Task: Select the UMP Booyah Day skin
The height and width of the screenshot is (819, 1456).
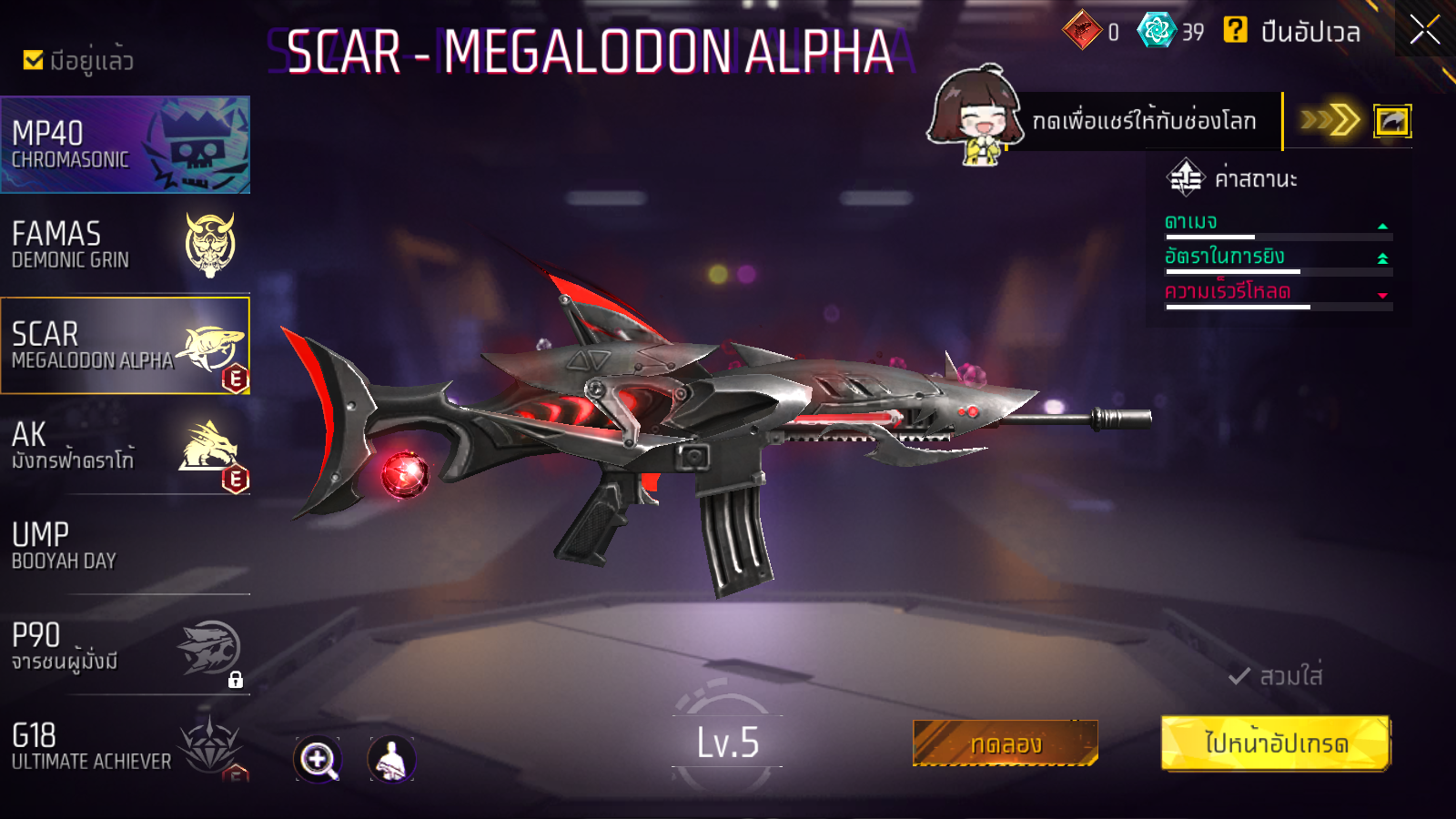Action: tap(125, 546)
